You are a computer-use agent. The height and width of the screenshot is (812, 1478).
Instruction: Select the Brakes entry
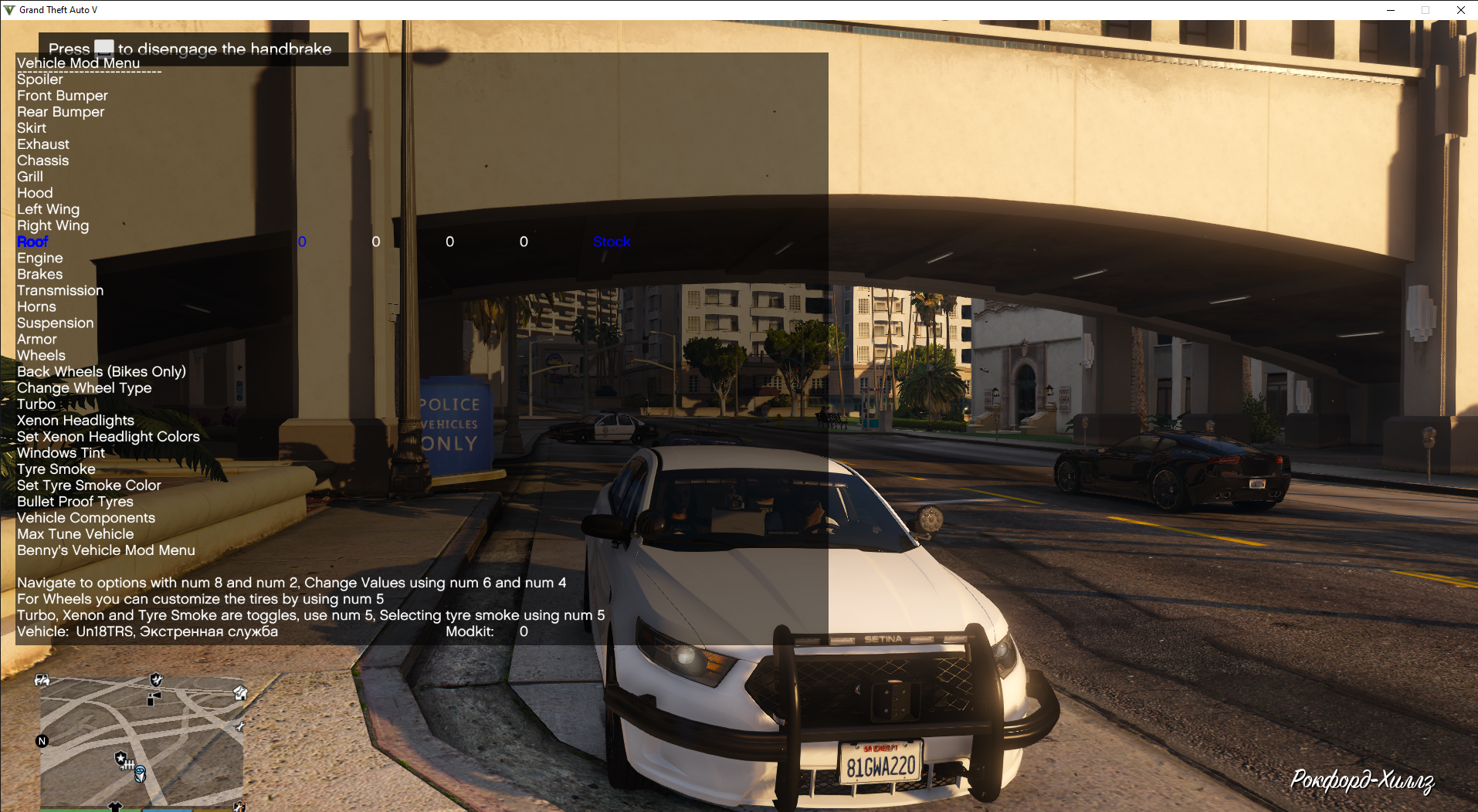point(40,274)
